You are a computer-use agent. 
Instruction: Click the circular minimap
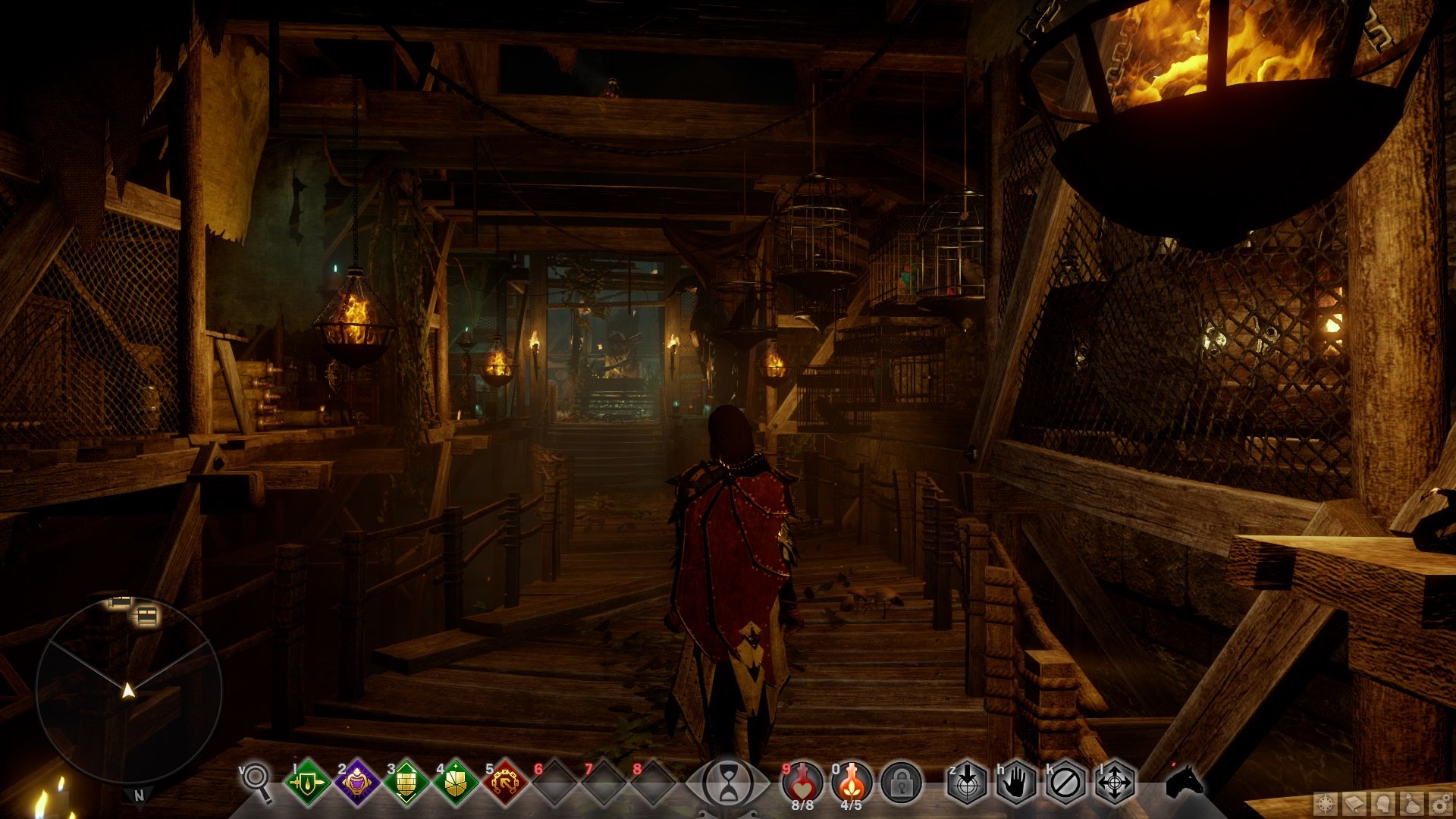(x=129, y=690)
